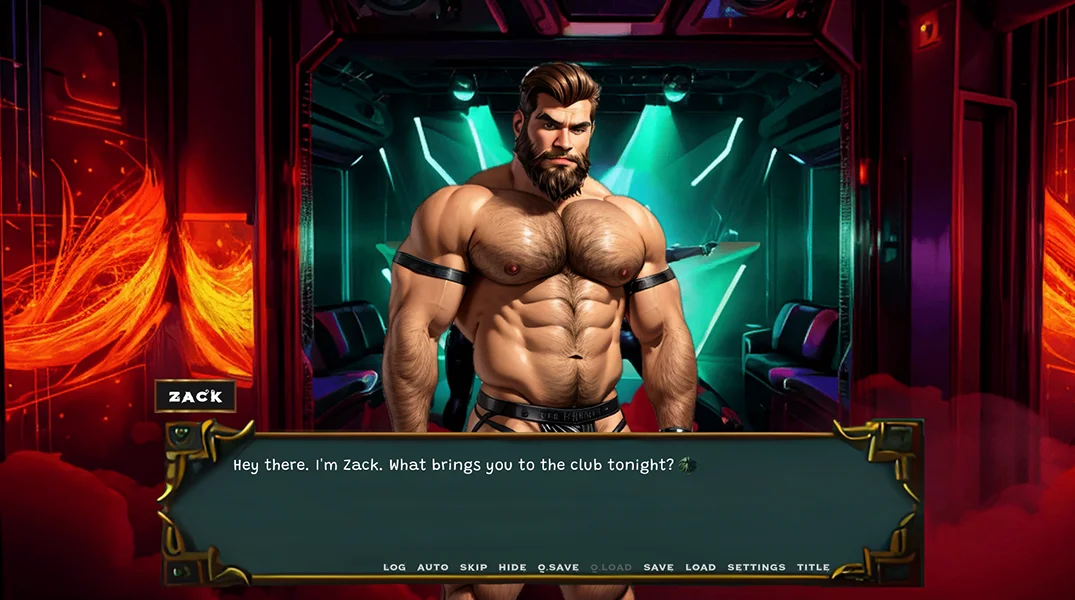Click the Q.Save quick save button
Image resolution: width=1075 pixels, height=600 pixels.
click(x=558, y=567)
